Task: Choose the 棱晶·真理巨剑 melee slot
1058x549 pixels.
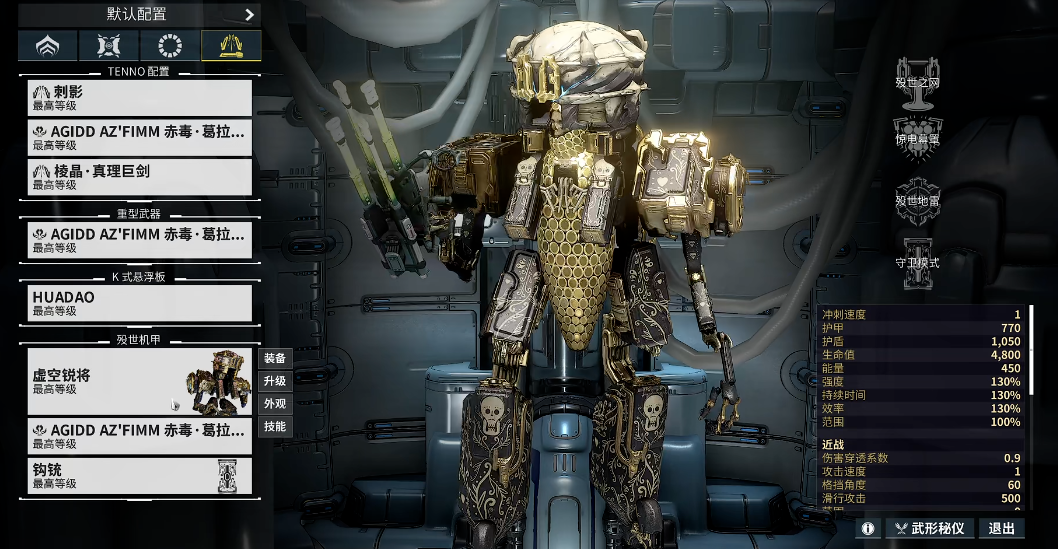Action: [140, 177]
